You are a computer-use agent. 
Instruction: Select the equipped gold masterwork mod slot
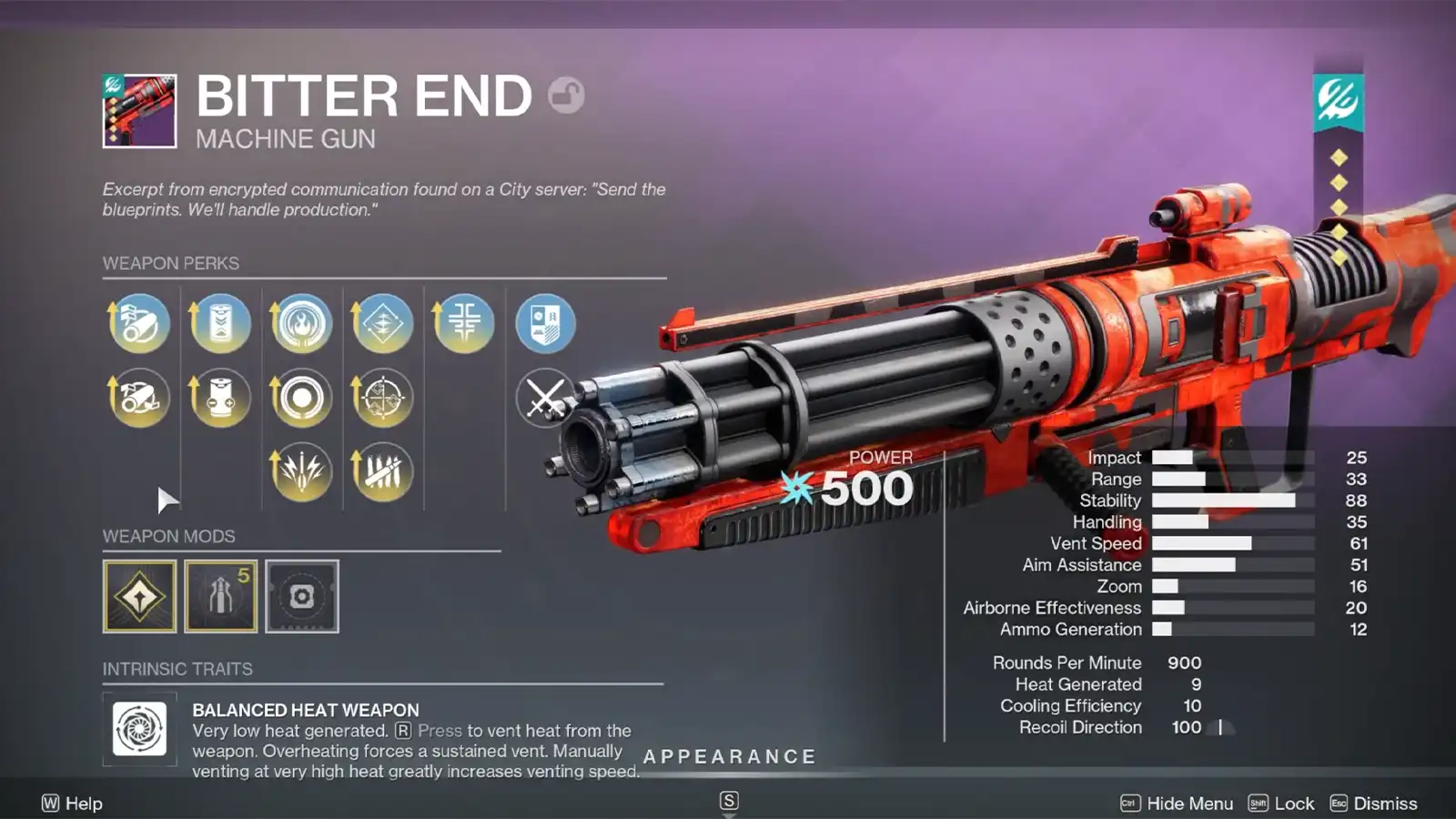click(138, 596)
